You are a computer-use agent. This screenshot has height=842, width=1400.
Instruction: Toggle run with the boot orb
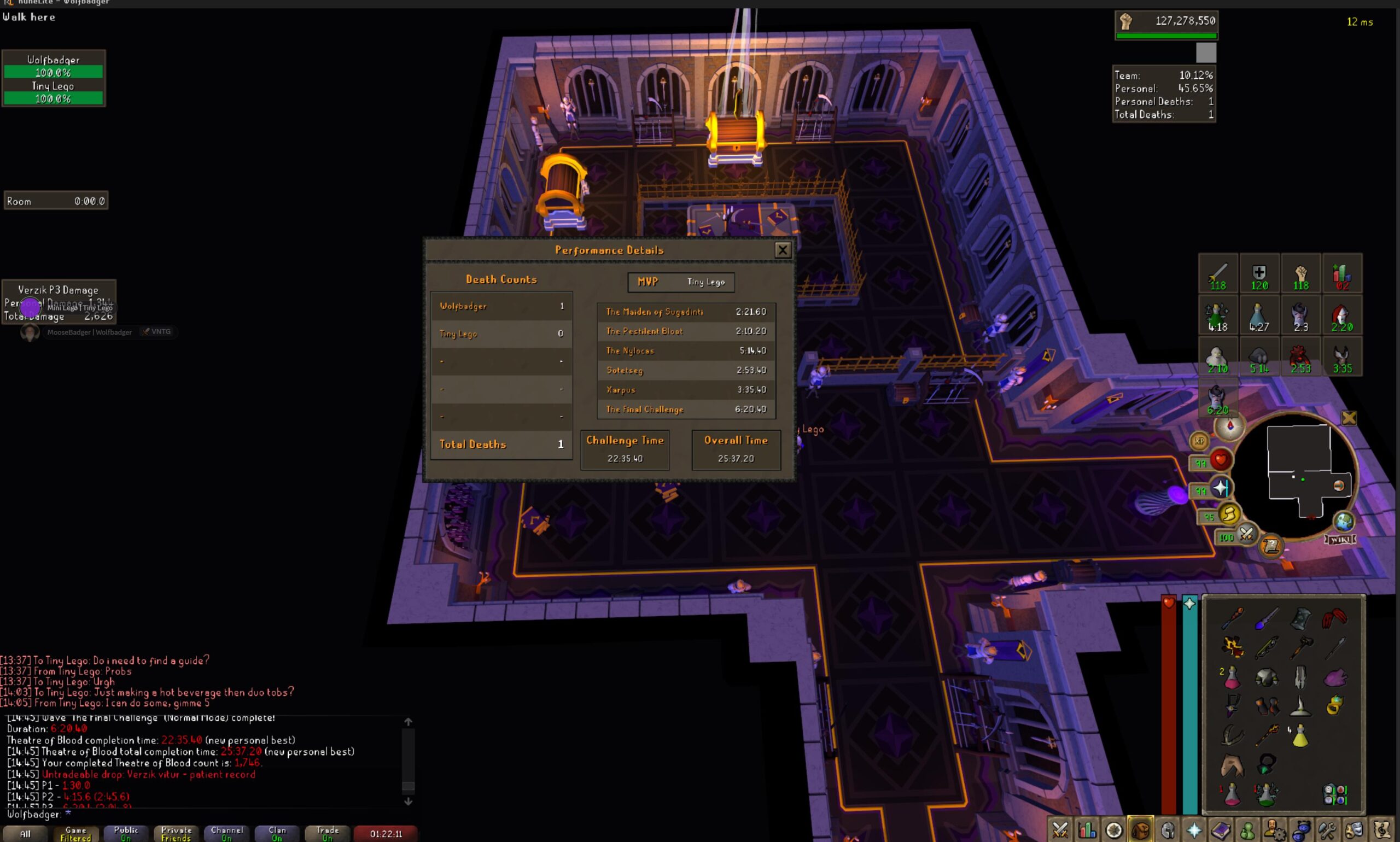(x=1229, y=514)
